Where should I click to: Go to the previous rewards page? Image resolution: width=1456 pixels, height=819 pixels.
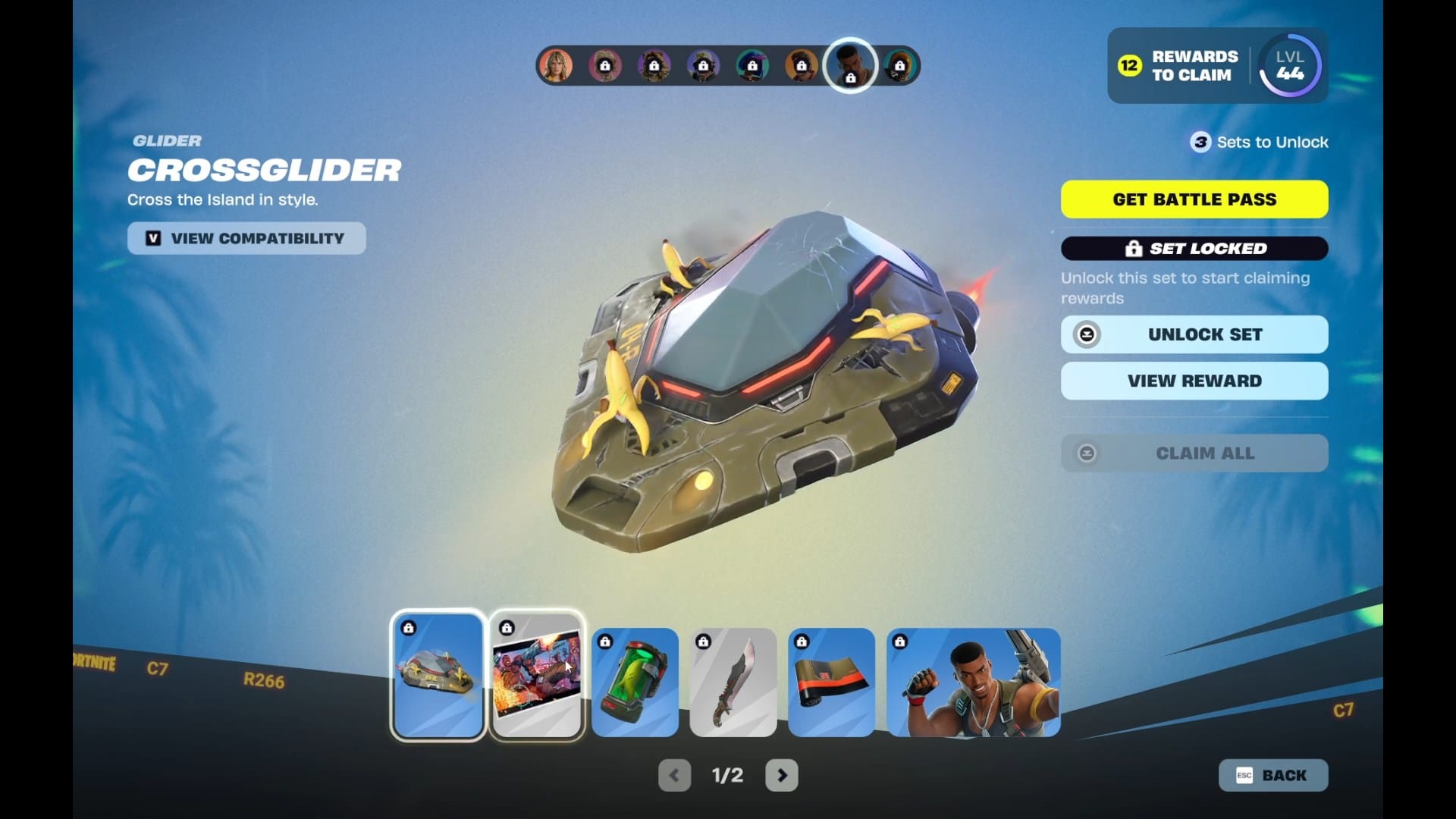(x=674, y=775)
